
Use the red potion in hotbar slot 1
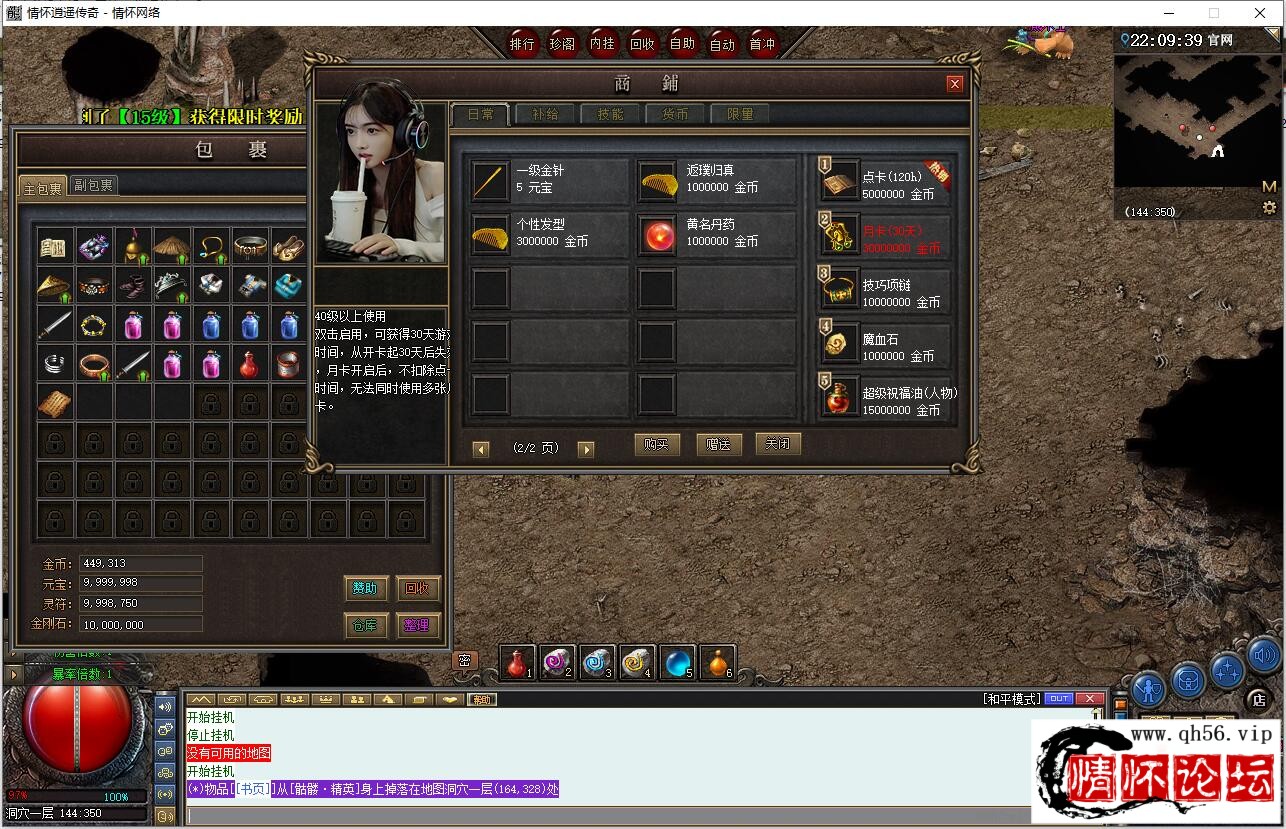point(517,662)
